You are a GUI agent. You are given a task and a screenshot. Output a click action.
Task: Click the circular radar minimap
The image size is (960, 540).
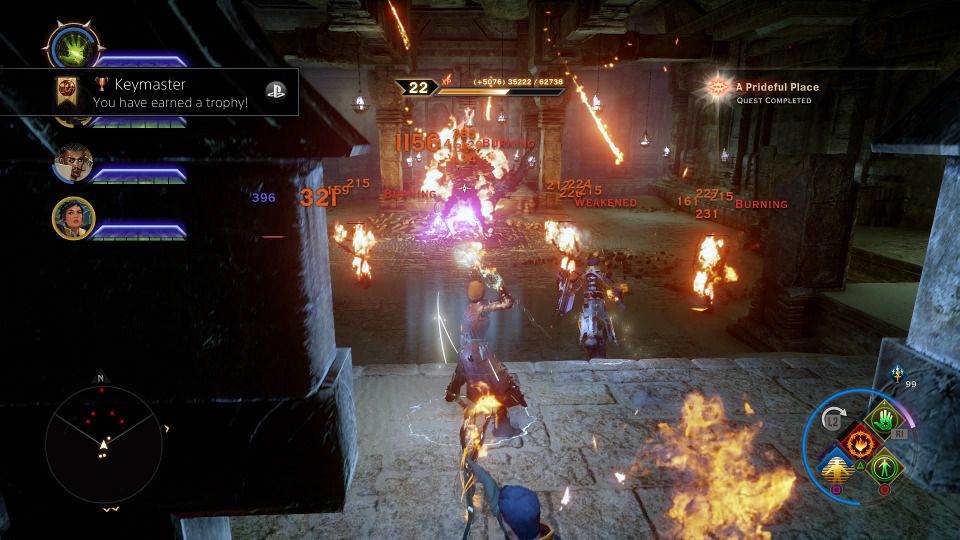tap(103, 443)
